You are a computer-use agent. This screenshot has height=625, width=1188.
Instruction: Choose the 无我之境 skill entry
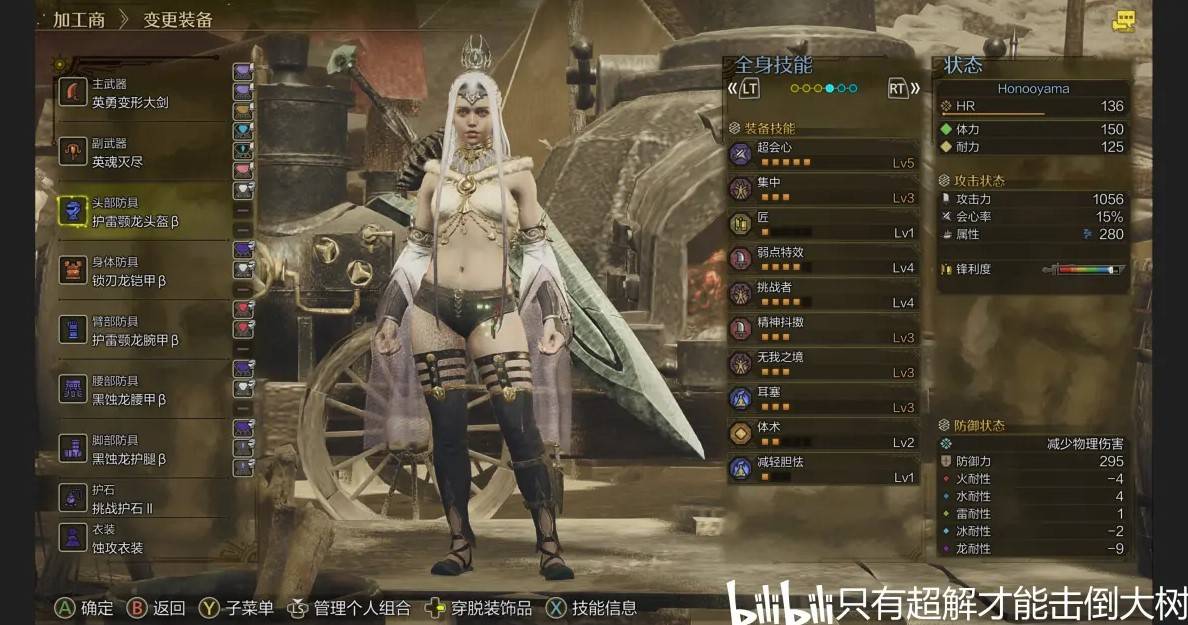(x=822, y=364)
